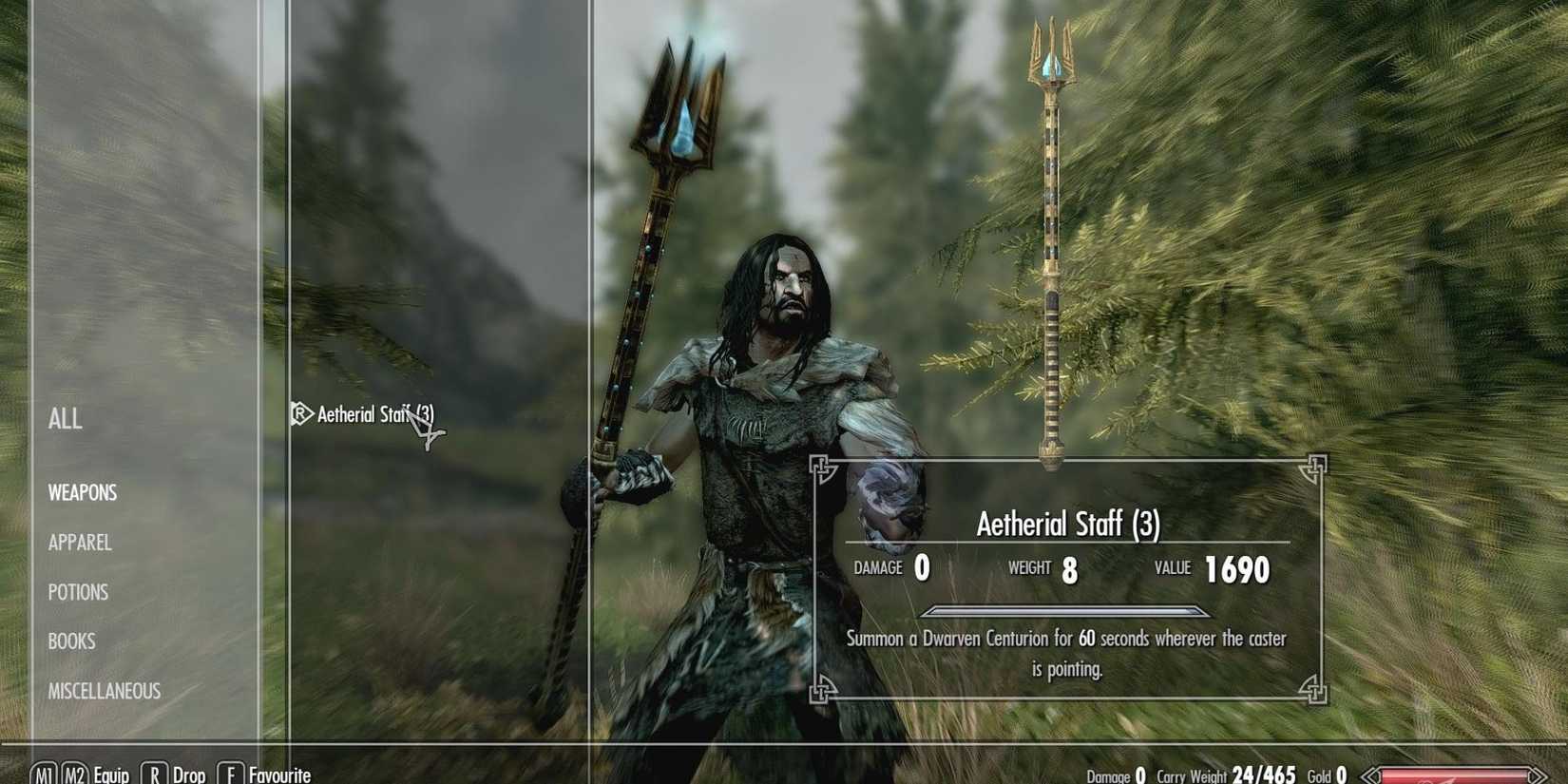Toggle the ALL items filter

tap(65, 420)
